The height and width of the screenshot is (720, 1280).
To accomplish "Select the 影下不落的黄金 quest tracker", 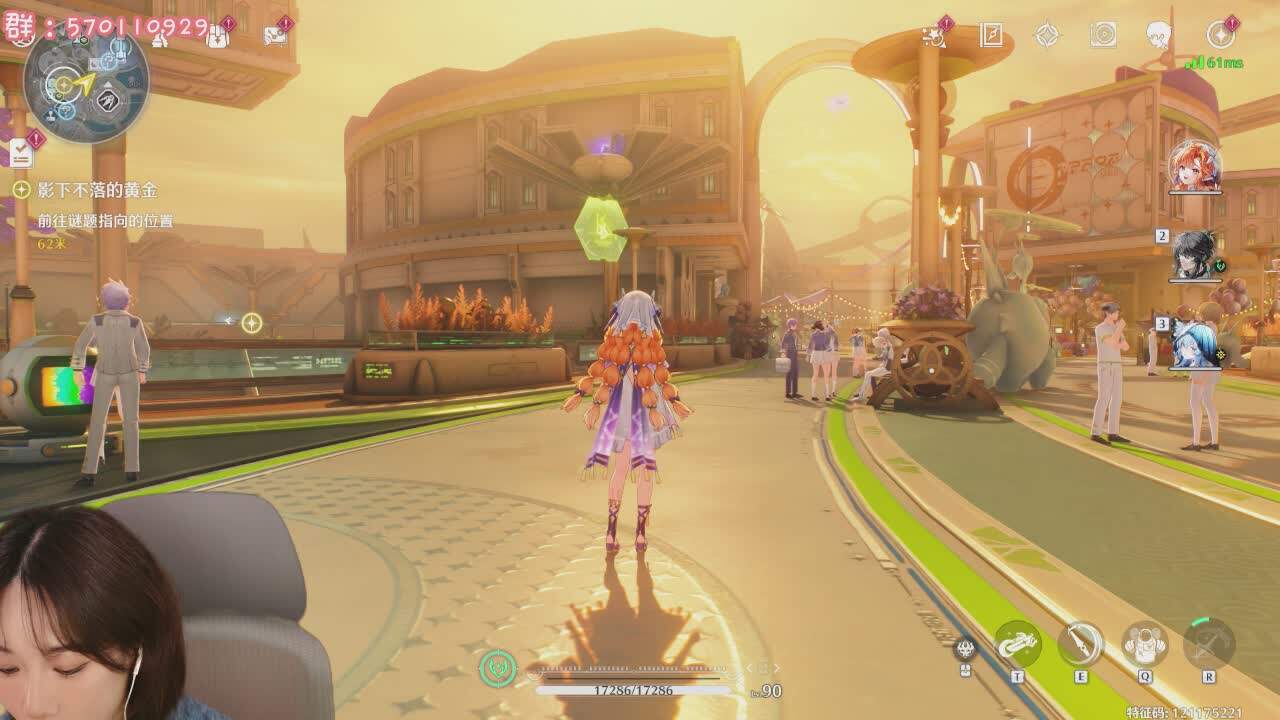I will point(96,190).
